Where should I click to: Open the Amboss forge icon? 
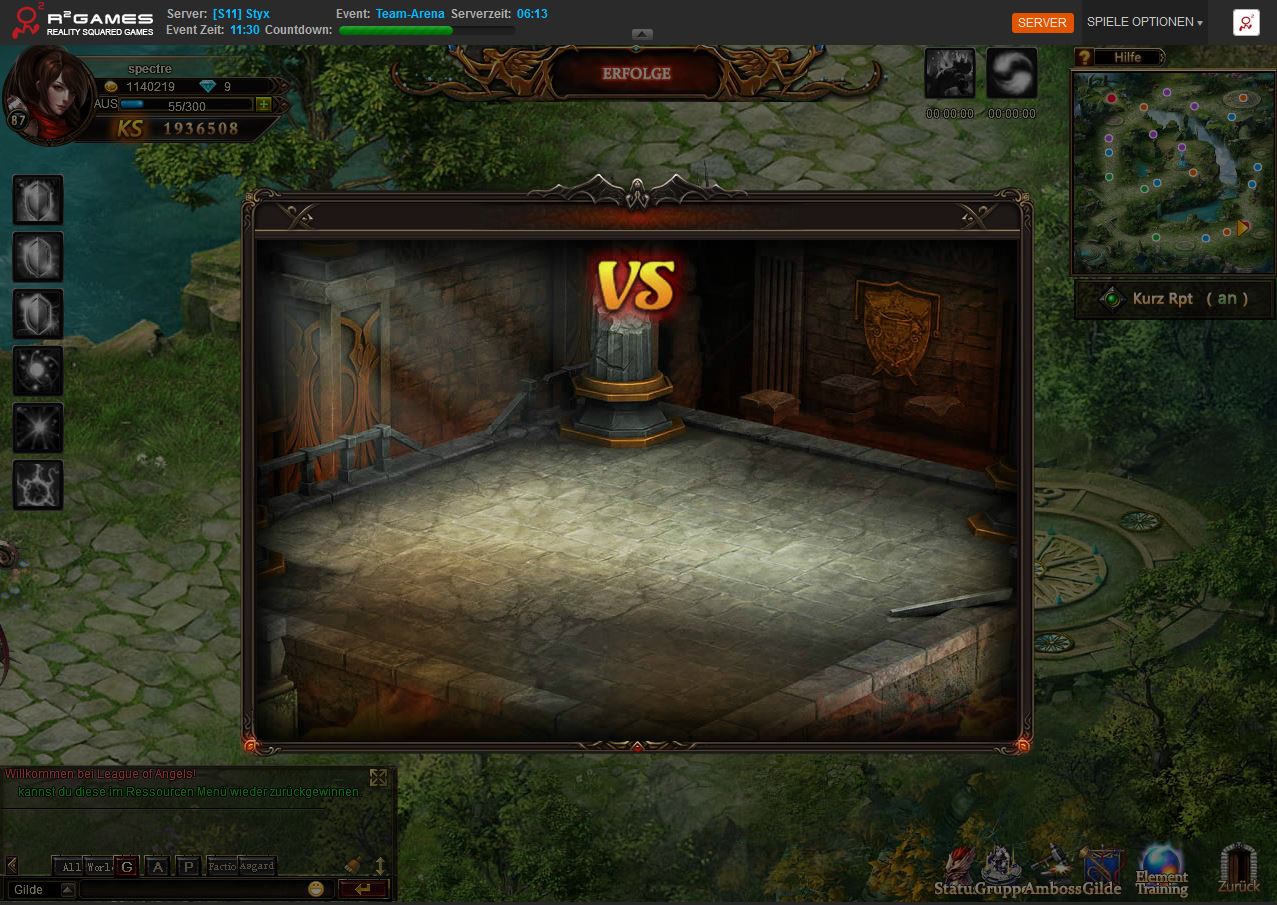pyautogui.click(x=1050, y=868)
